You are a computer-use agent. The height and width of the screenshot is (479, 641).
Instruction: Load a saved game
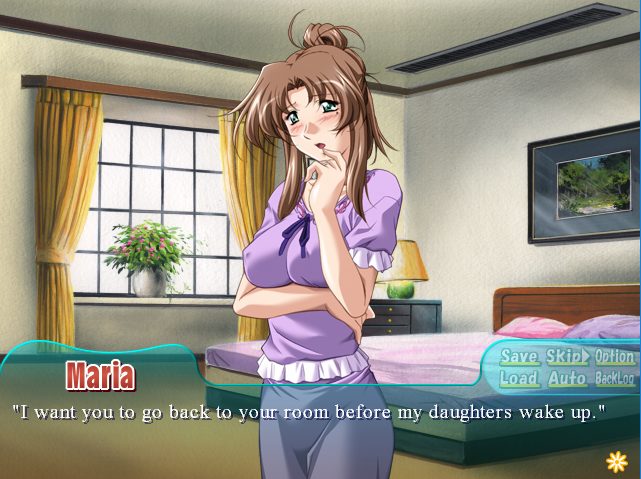(x=519, y=379)
